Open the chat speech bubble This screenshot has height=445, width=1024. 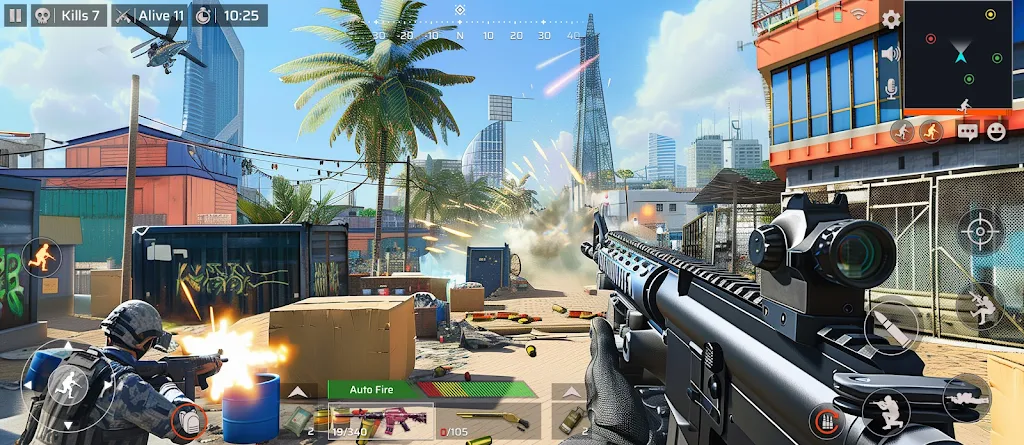(x=967, y=131)
